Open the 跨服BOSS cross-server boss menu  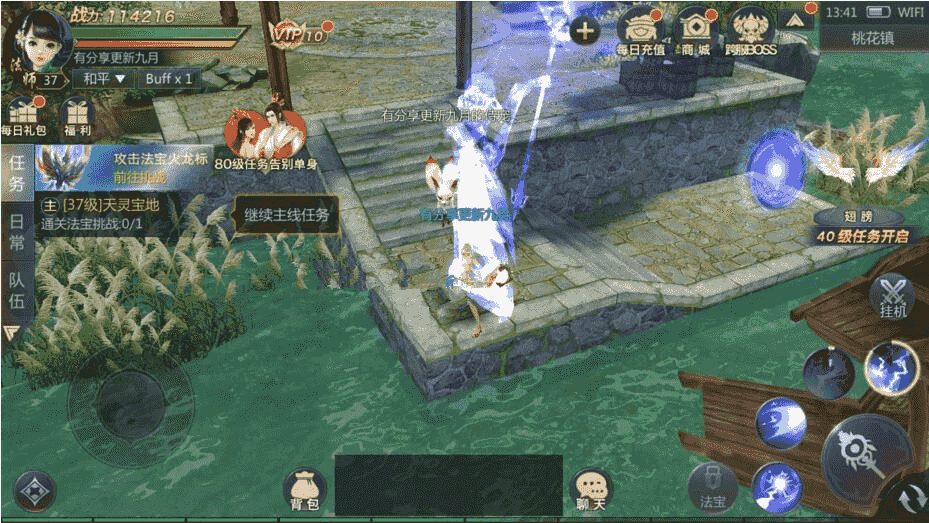pos(751,29)
